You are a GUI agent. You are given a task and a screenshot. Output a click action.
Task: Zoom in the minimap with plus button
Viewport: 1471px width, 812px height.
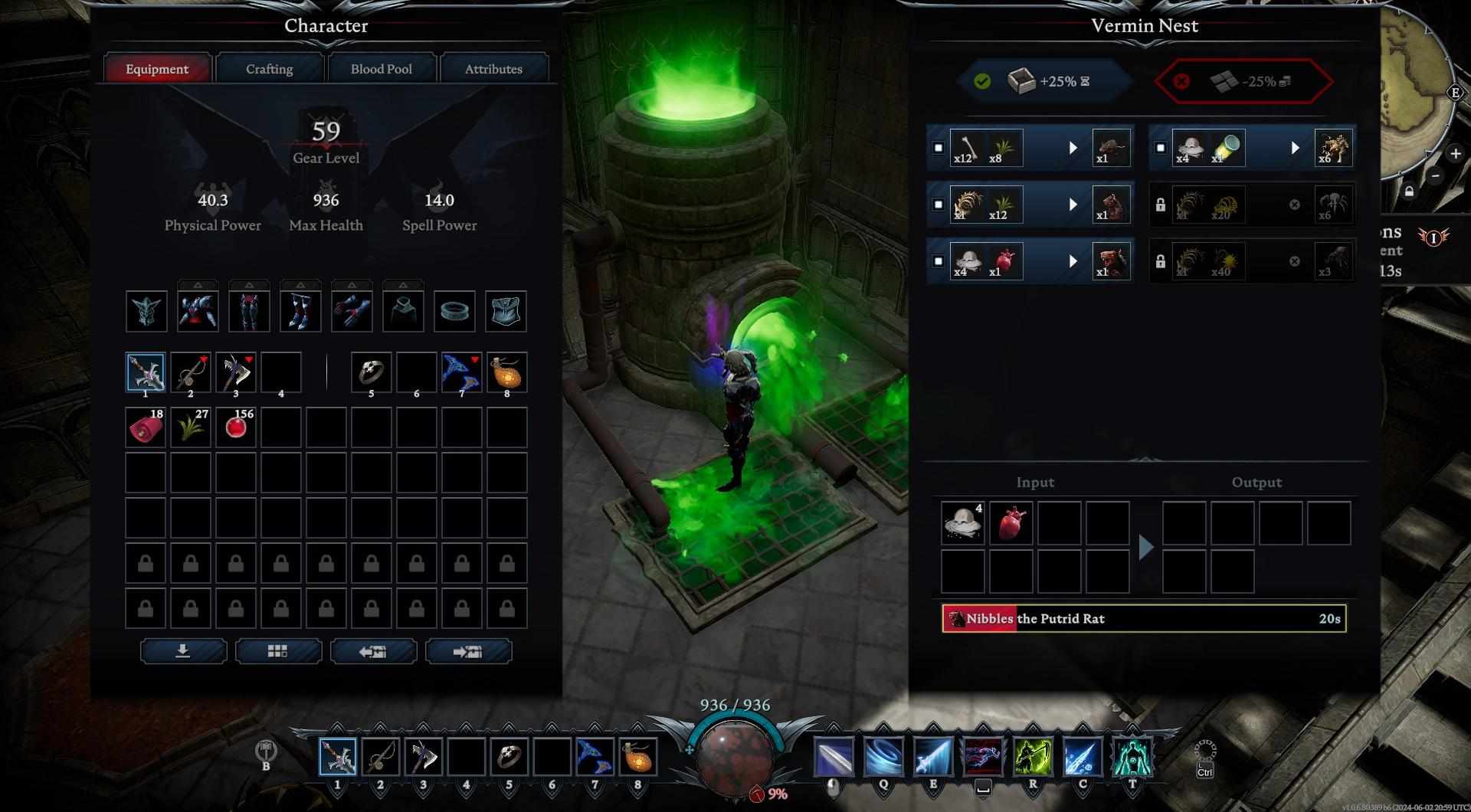pyautogui.click(x=1455, y=154)
